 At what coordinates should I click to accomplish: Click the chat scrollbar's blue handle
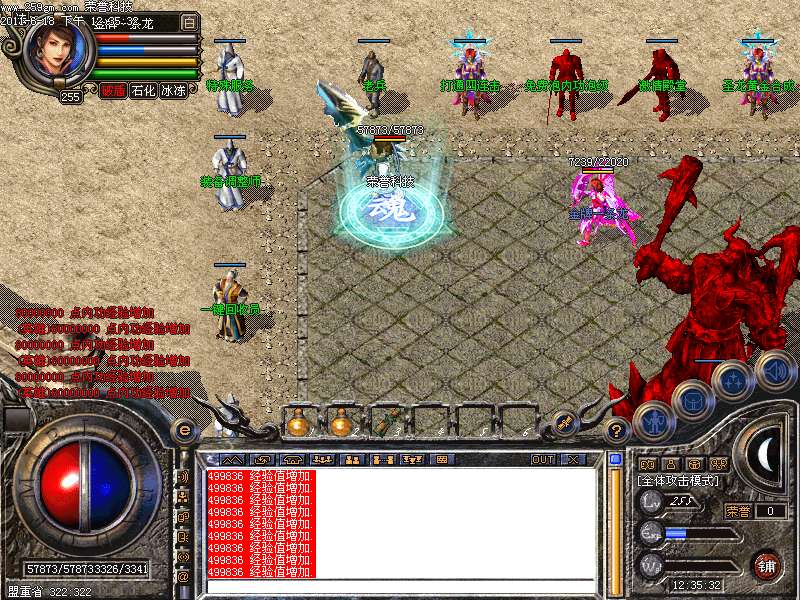(616, 460)
